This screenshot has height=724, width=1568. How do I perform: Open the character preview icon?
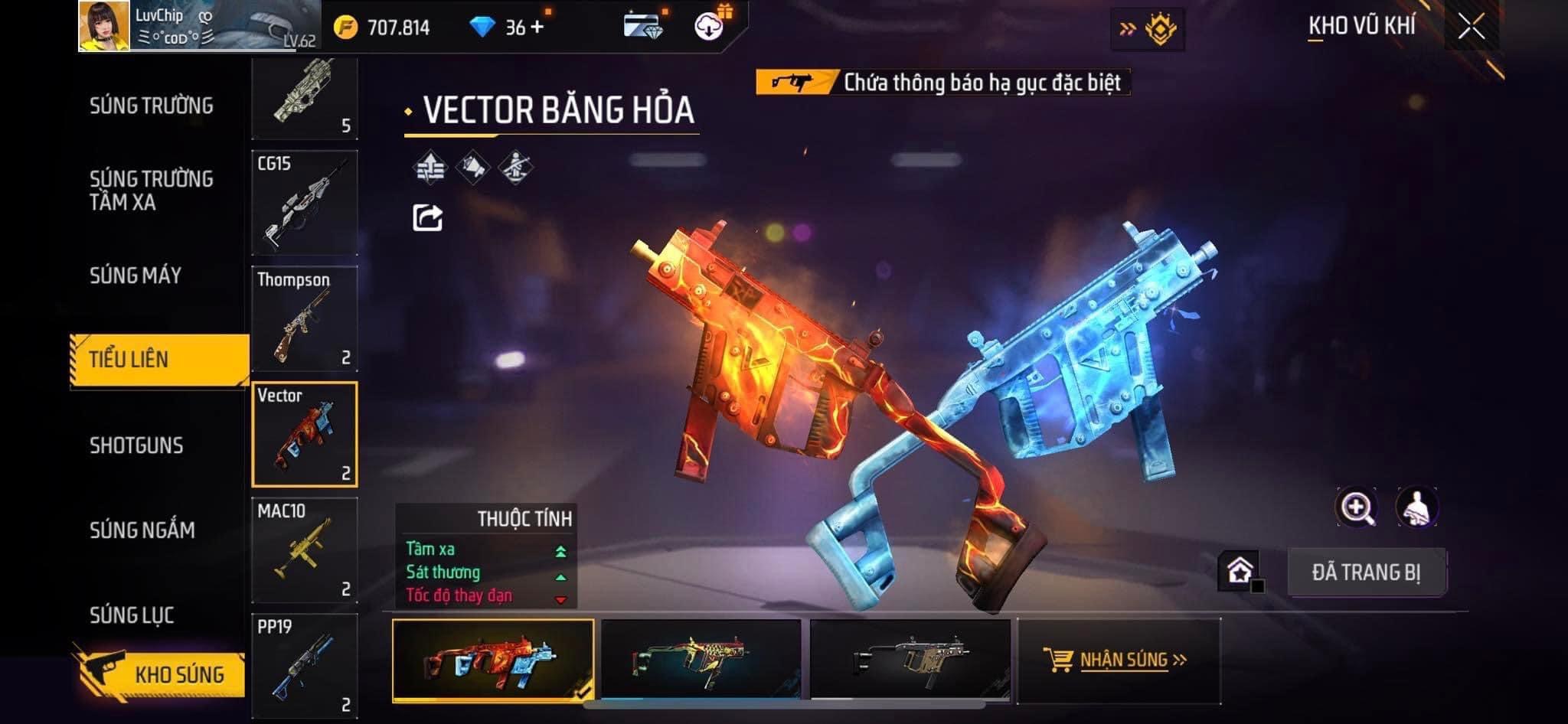tap(1416, 507)
